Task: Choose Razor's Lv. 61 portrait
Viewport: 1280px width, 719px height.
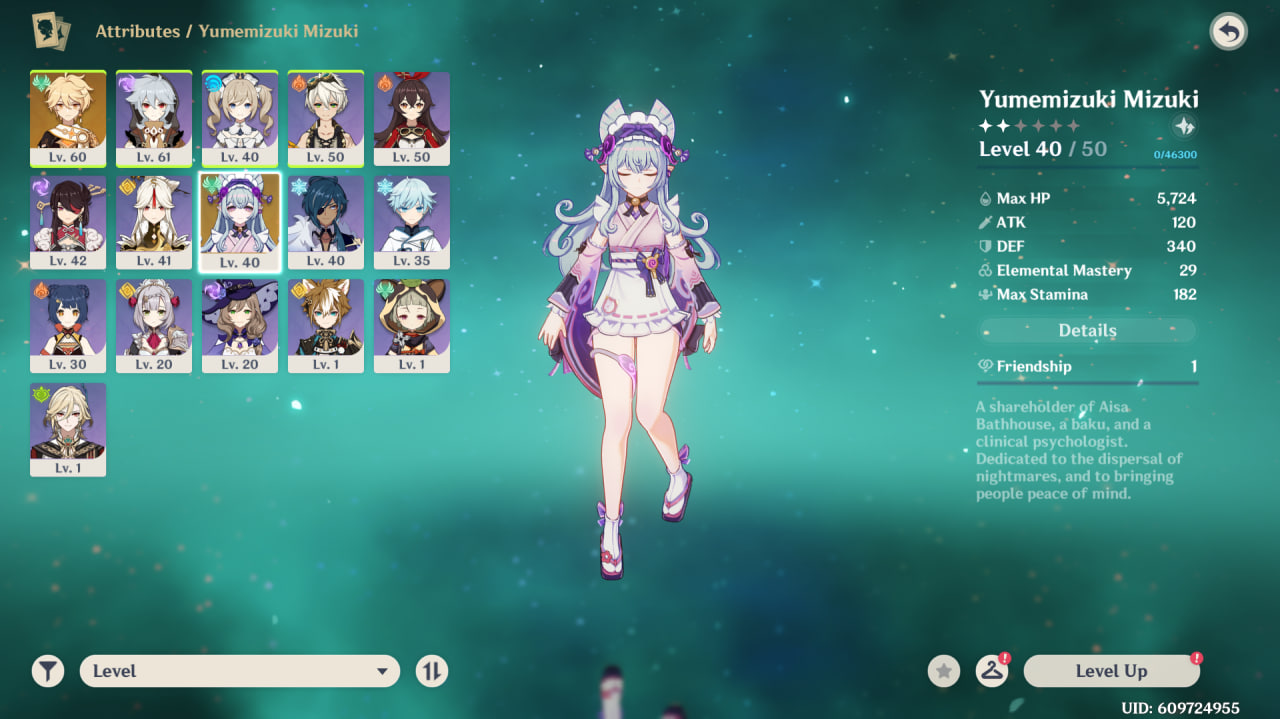Action: point(154,118)
